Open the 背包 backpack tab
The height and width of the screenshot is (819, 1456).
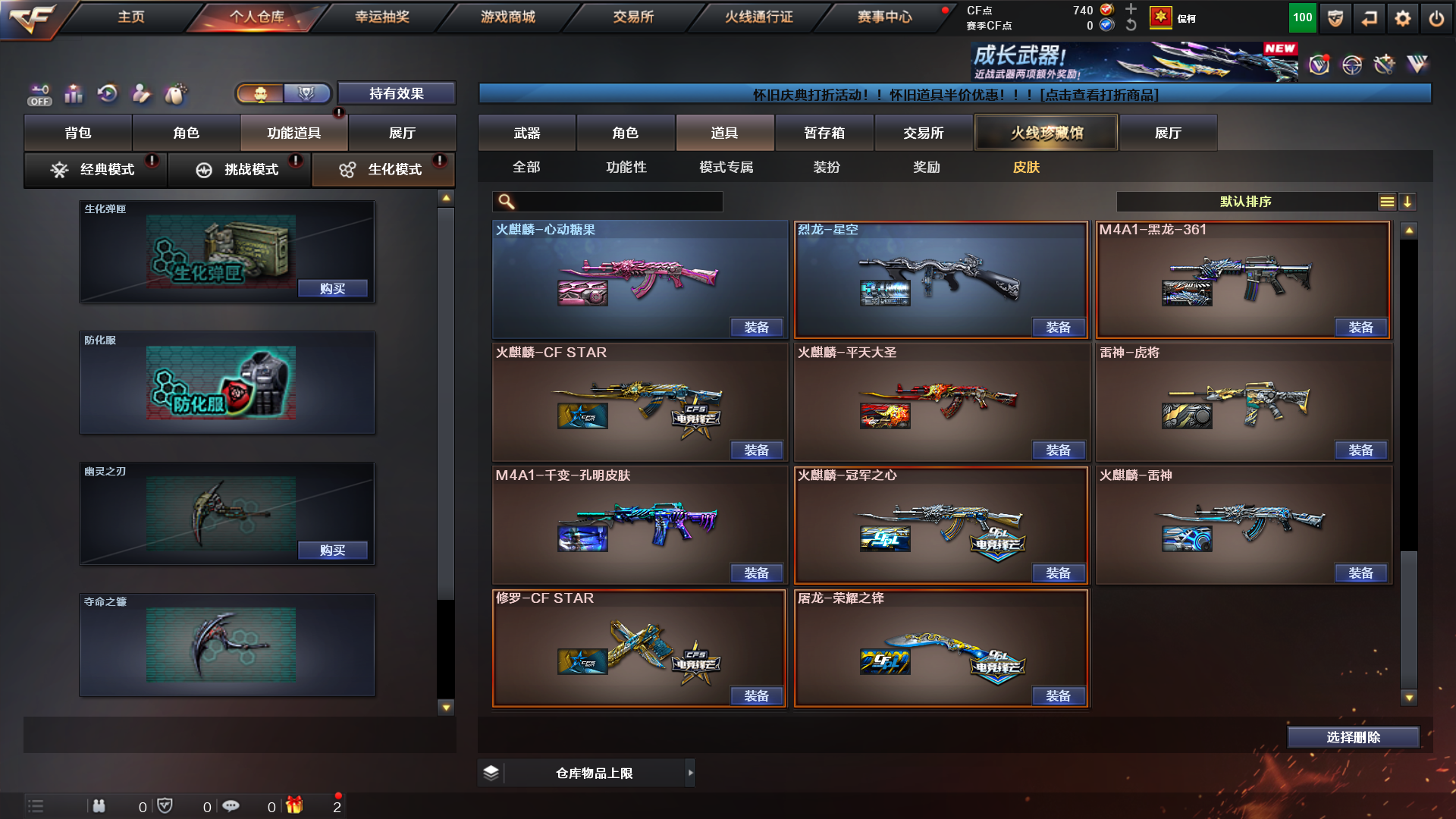(77, 133)
